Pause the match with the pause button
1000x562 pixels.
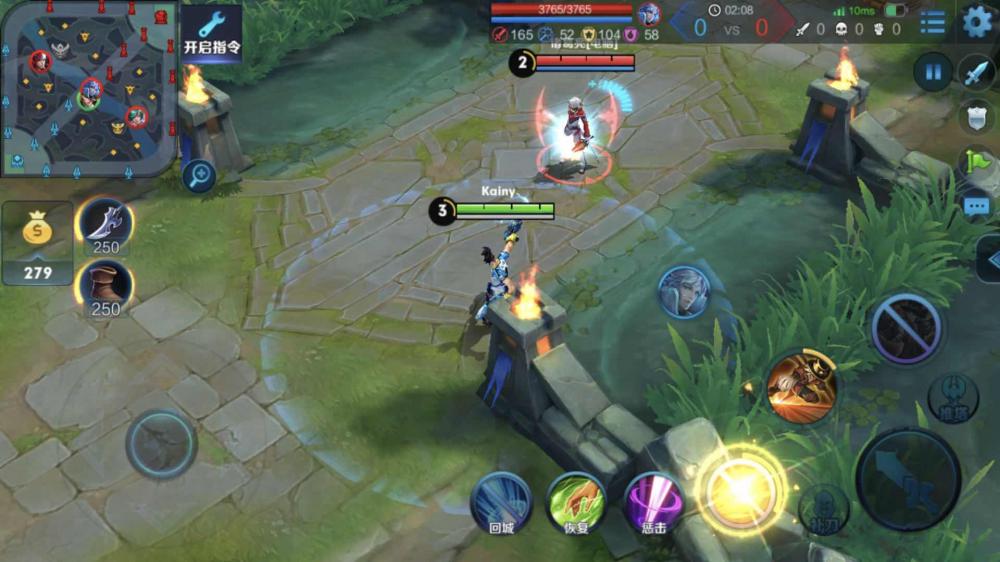point(933,72)
